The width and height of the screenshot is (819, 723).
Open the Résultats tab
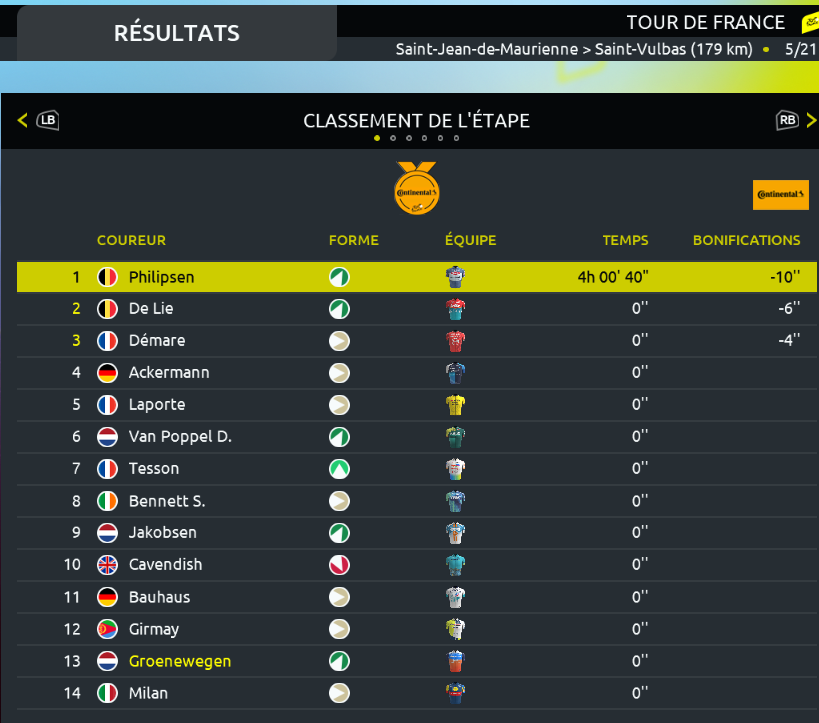click(x=177, y=33)
